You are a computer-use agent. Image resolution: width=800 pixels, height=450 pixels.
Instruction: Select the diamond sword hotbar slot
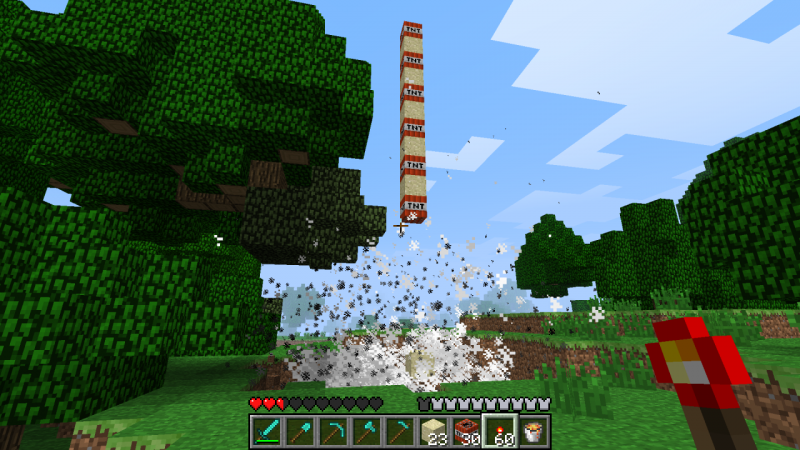pyautogui.click(x=265, y=431)
